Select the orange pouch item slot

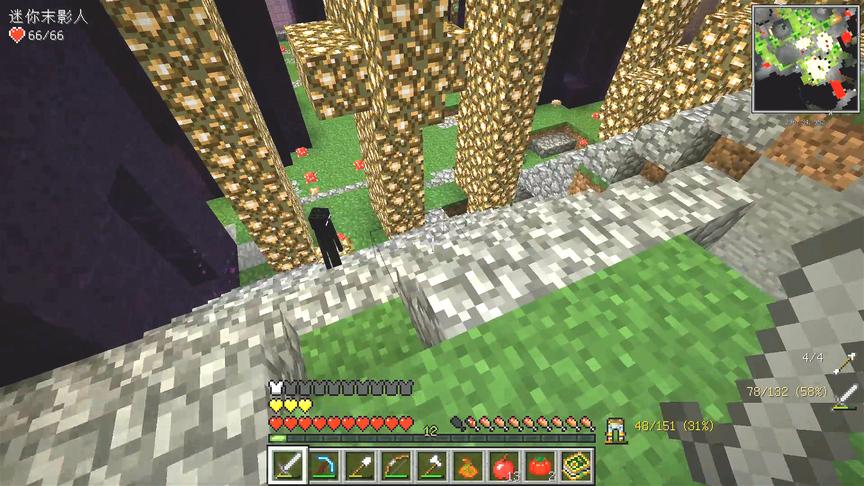pyautogui.click(x=468, y=465)
